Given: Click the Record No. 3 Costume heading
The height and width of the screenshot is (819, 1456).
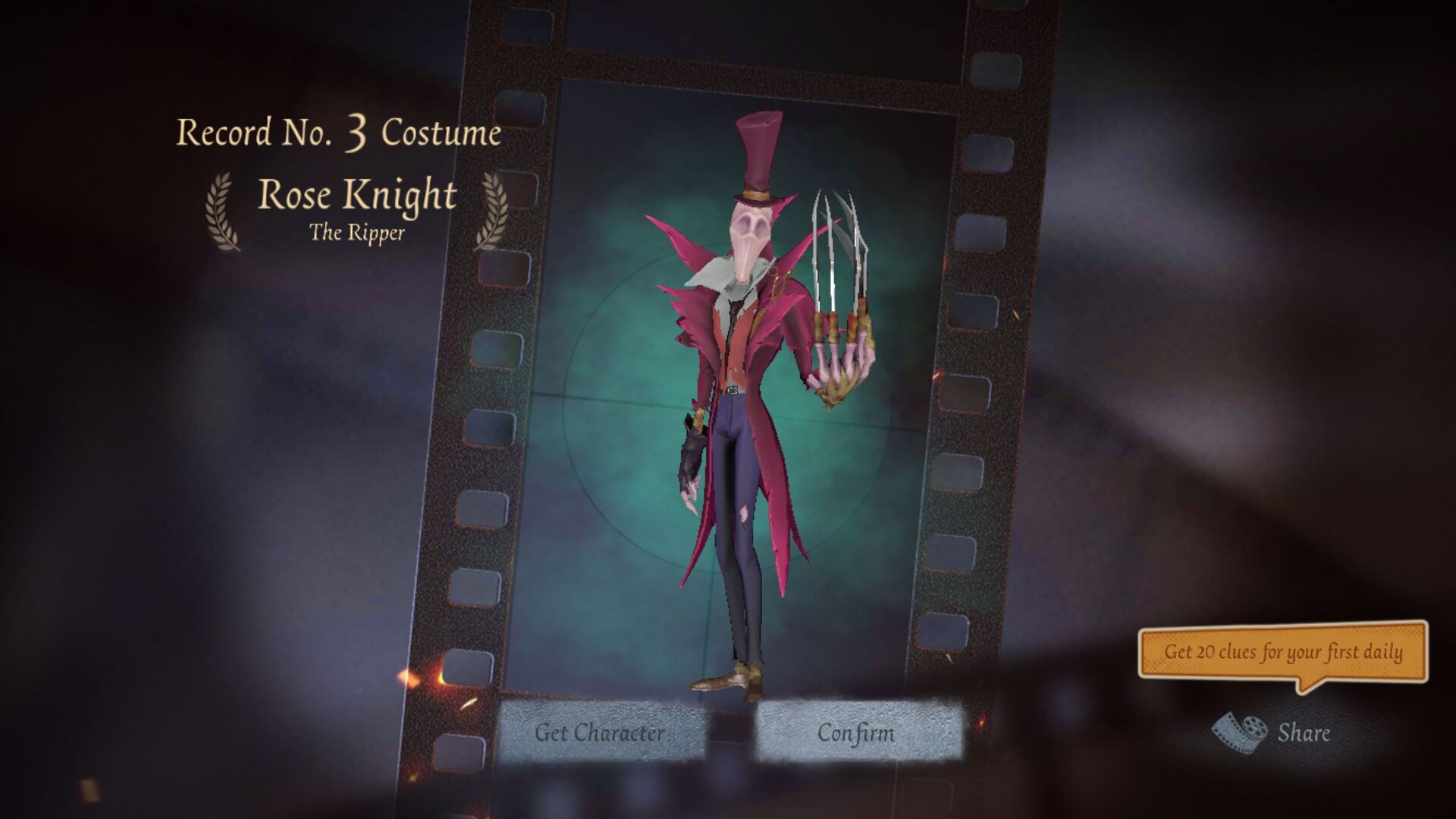Looking at the screenshot, I should point(337,133).
